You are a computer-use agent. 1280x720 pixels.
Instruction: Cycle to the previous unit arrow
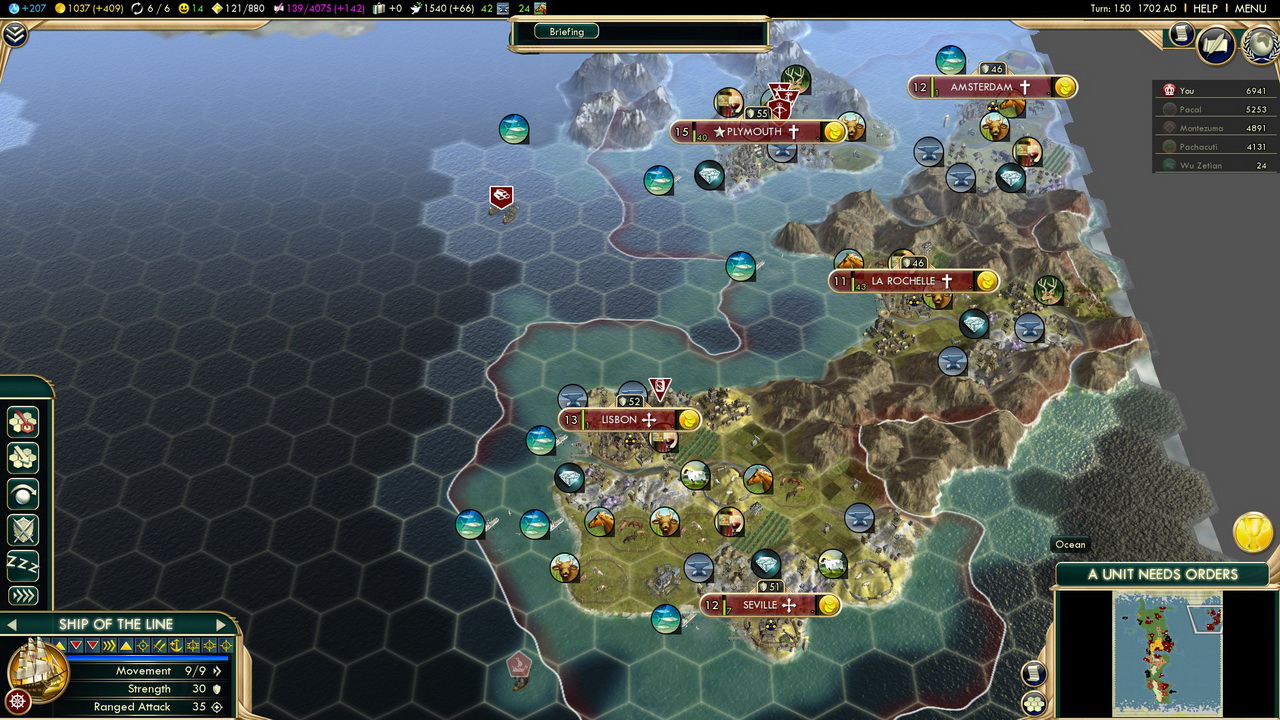pyautogui.click(x=11, y=624)
